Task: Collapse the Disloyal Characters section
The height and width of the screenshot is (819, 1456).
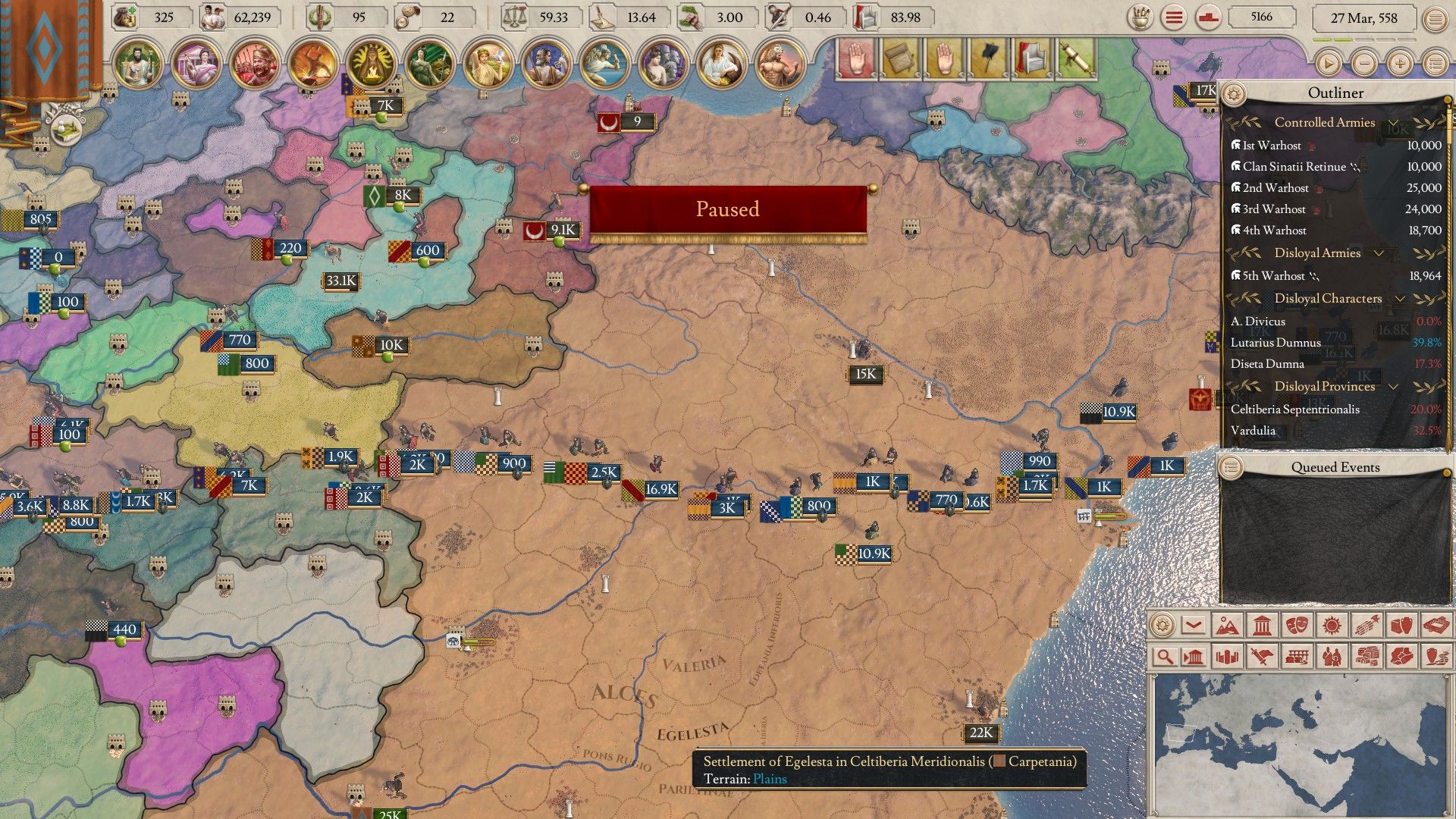Action: point(1400,299)
